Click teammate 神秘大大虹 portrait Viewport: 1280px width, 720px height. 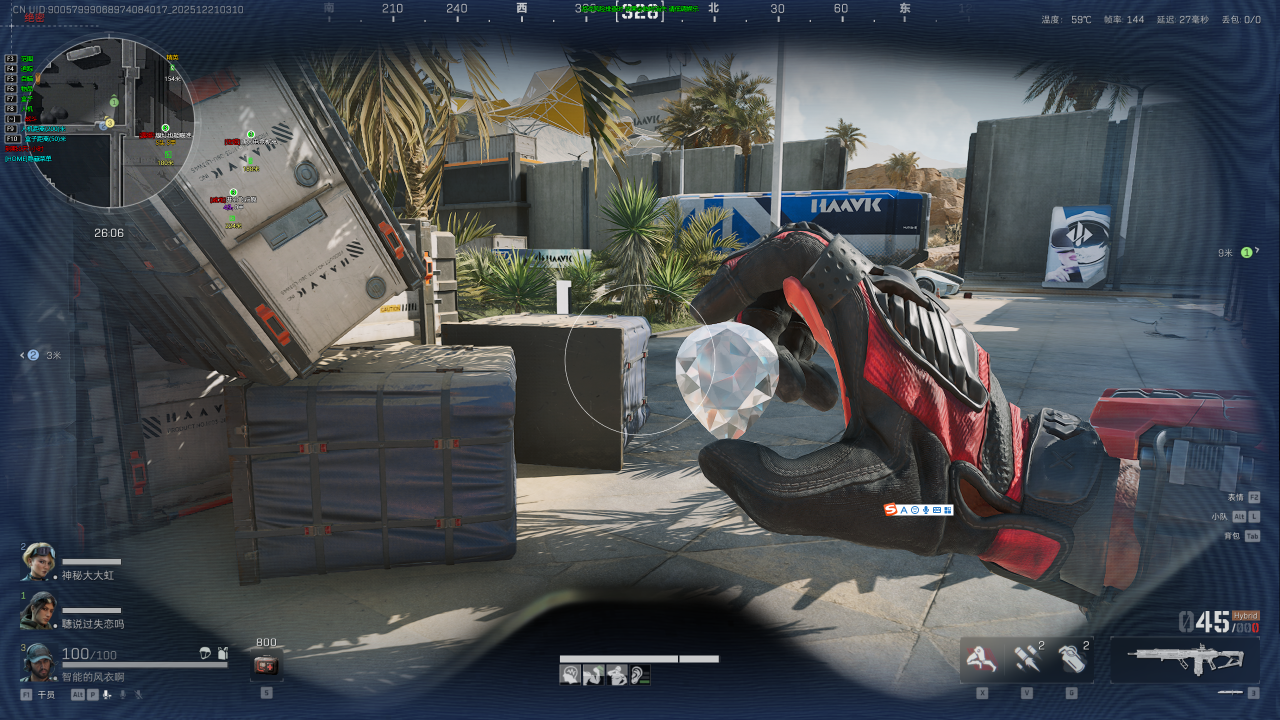[38, 561]
